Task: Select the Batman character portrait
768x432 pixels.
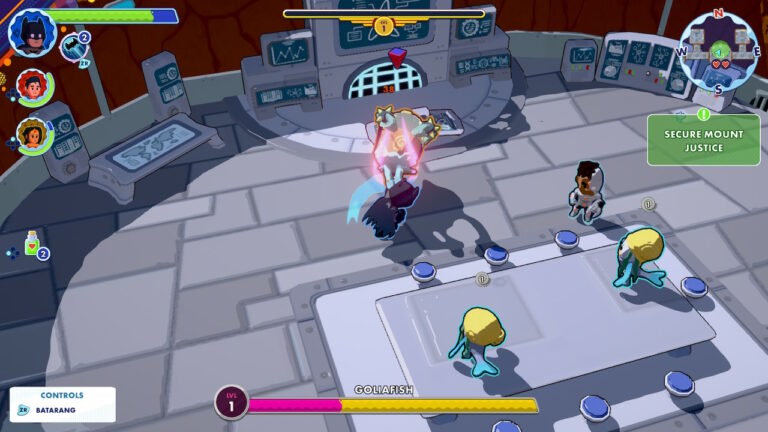Action: click(x=30, y=31)
